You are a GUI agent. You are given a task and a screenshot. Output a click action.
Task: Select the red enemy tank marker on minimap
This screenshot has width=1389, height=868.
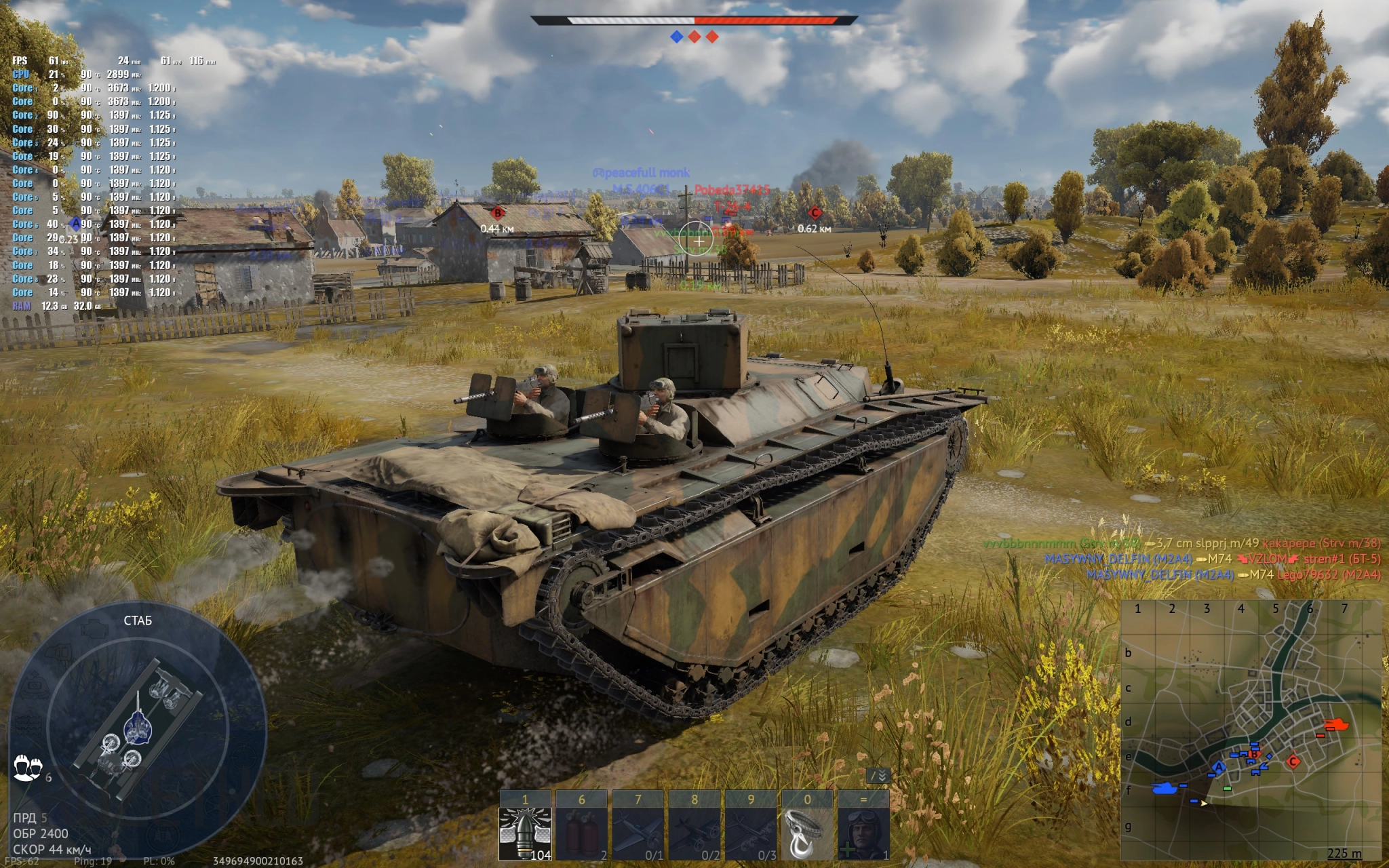1337,725
